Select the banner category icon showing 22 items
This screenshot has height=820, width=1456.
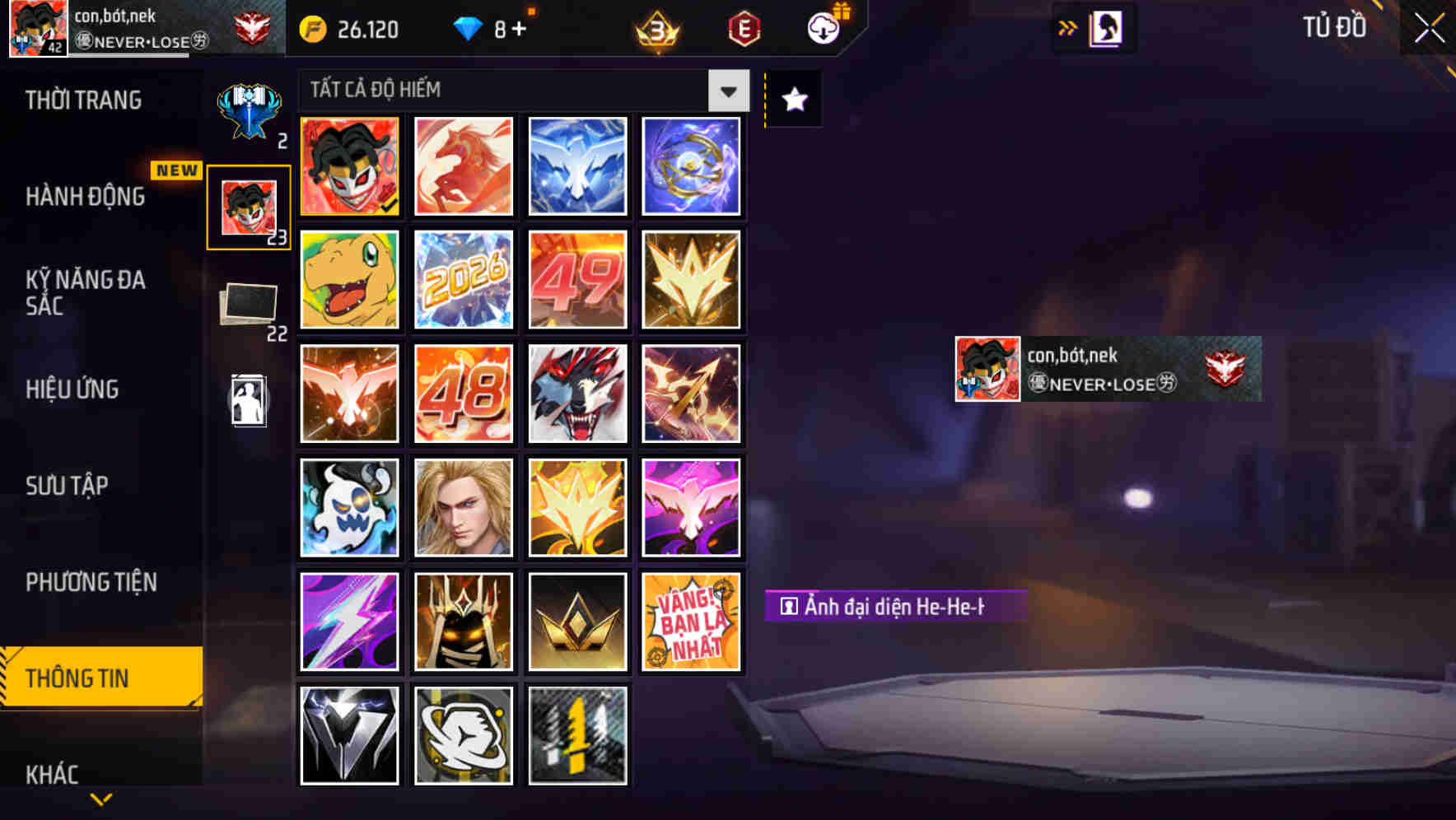click(250, 305)
